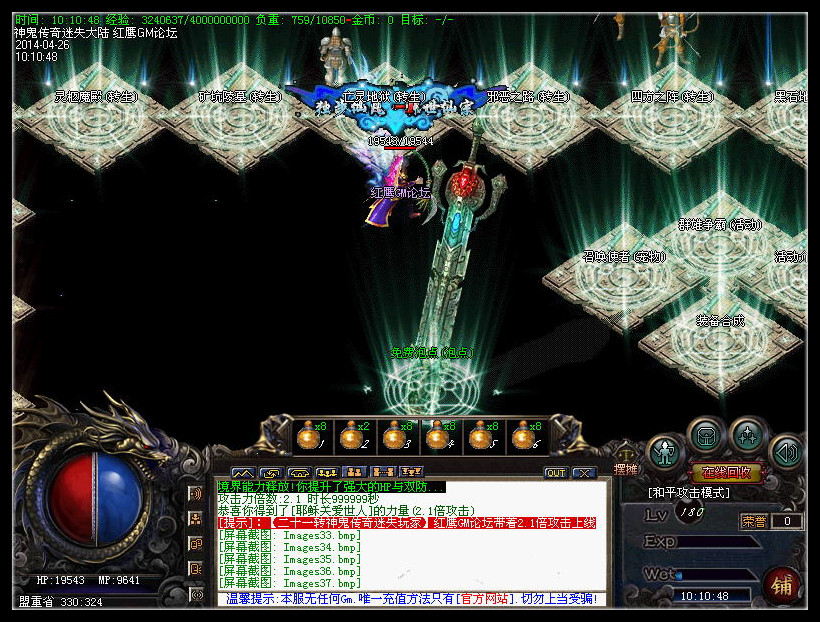
Task: Open the bag inventory icon
Action: [707, 436]
